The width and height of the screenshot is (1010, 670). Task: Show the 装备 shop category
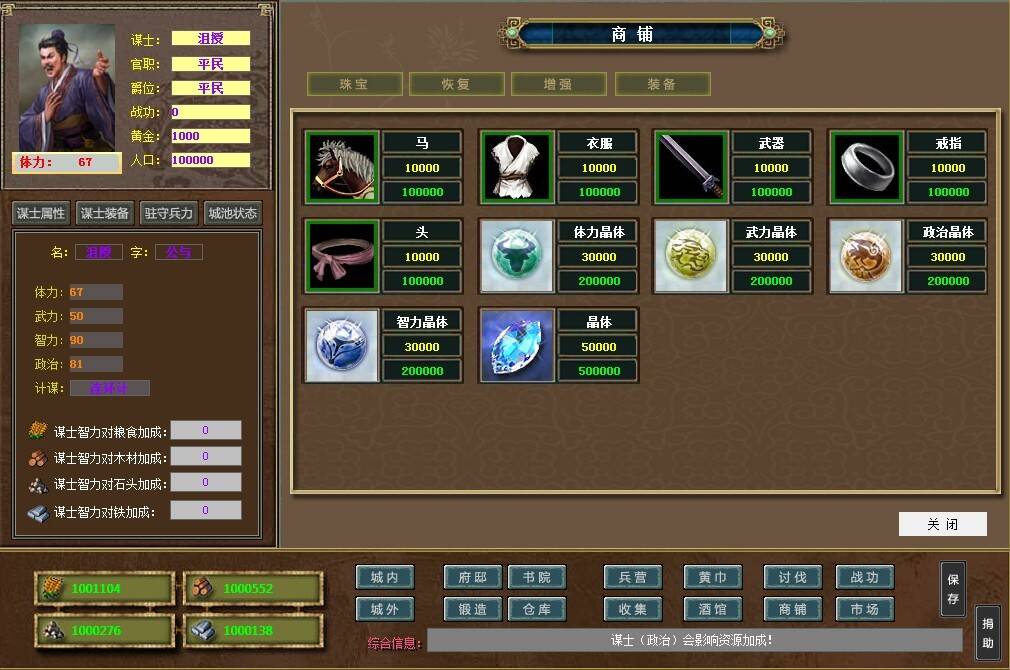[662, 84]
